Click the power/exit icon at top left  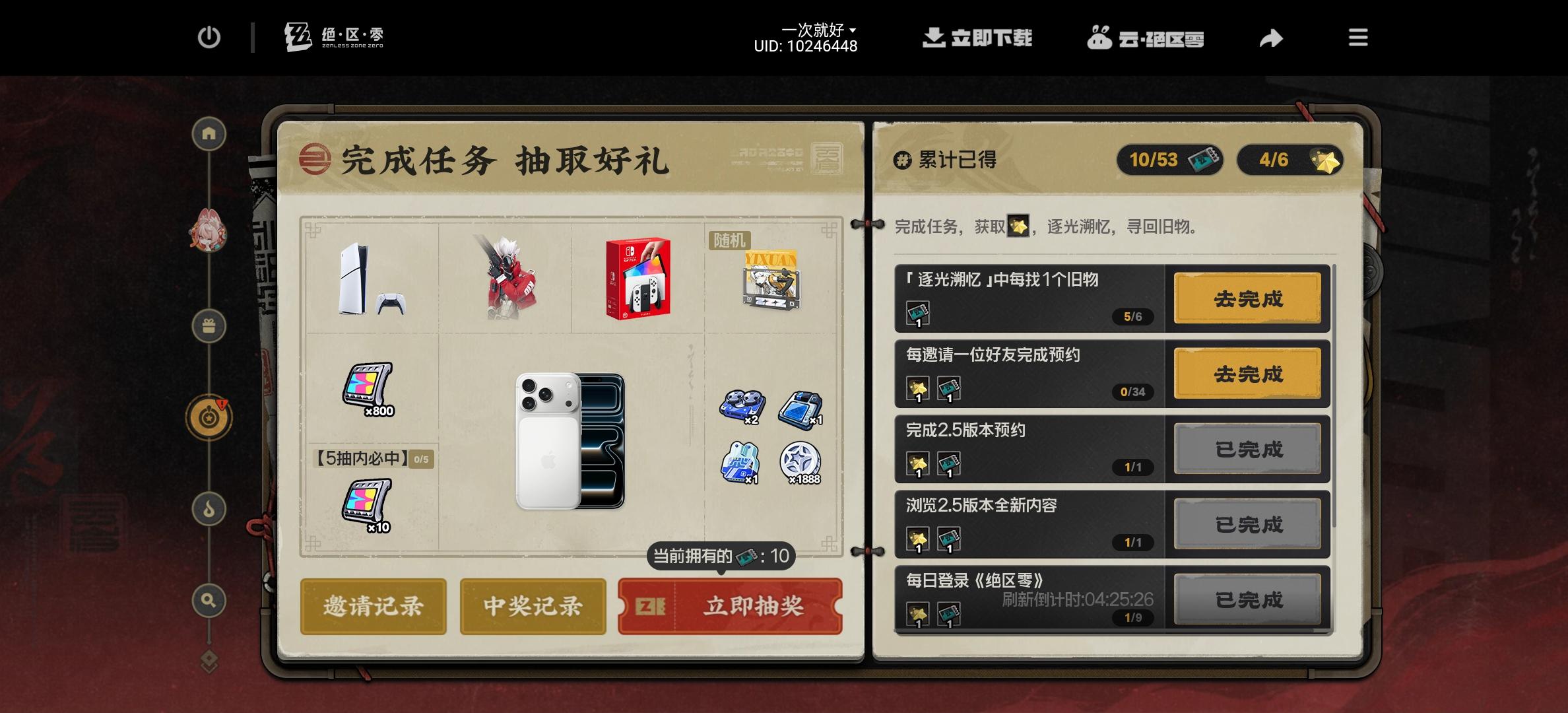coord(210,38)
